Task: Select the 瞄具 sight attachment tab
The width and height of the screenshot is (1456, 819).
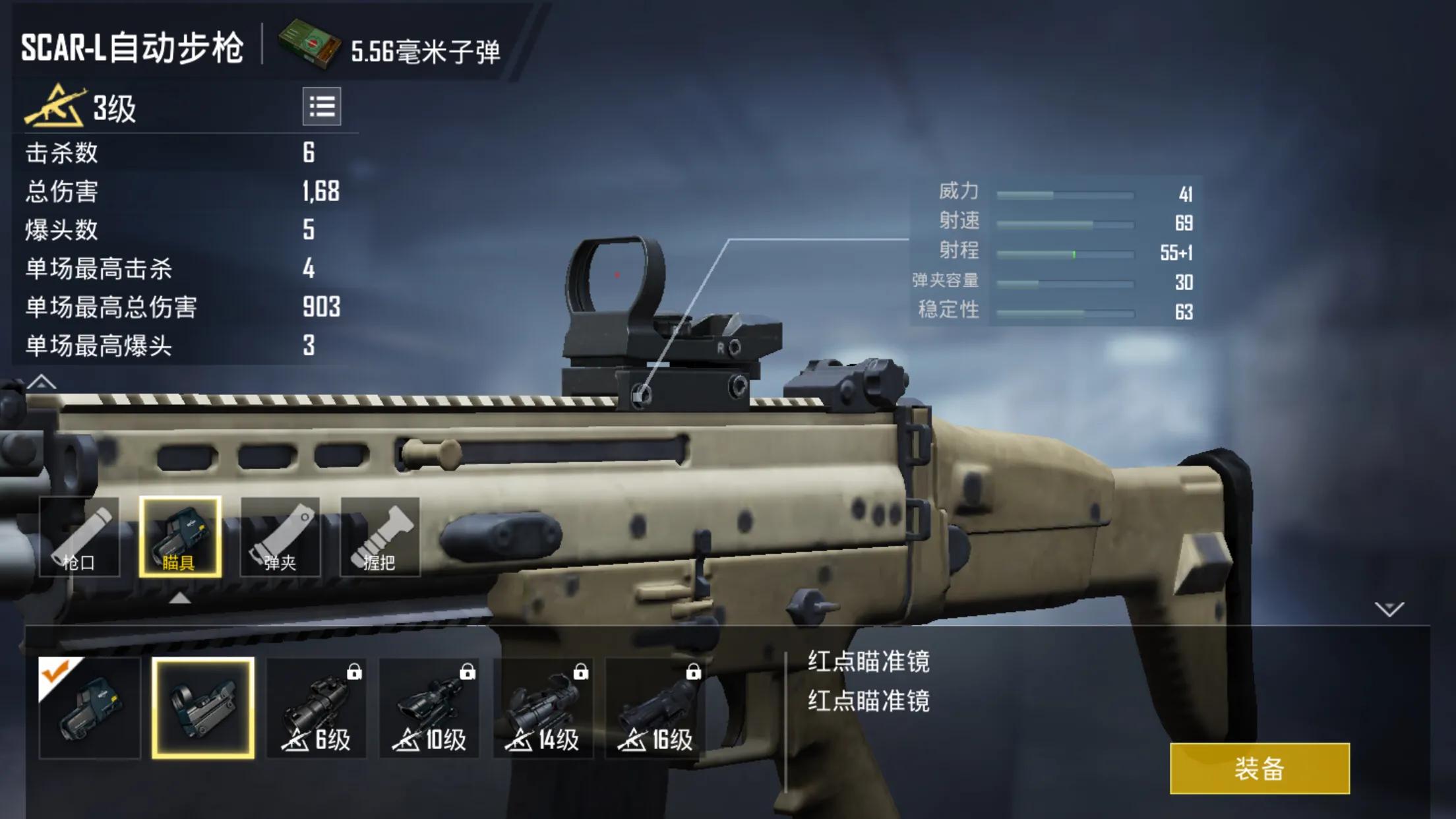Action: coord(180,537)
